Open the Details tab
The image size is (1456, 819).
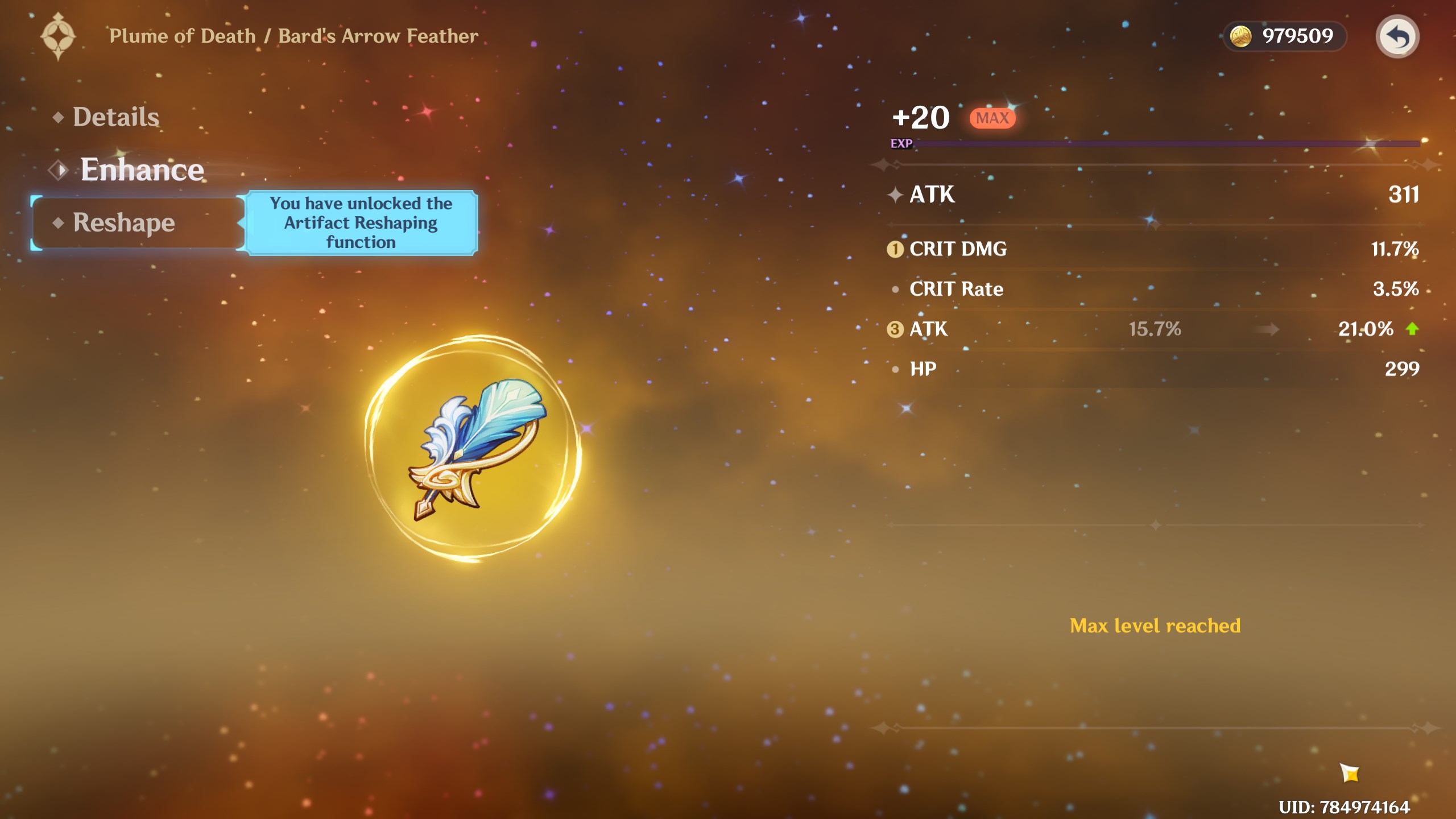coord(115,117)
